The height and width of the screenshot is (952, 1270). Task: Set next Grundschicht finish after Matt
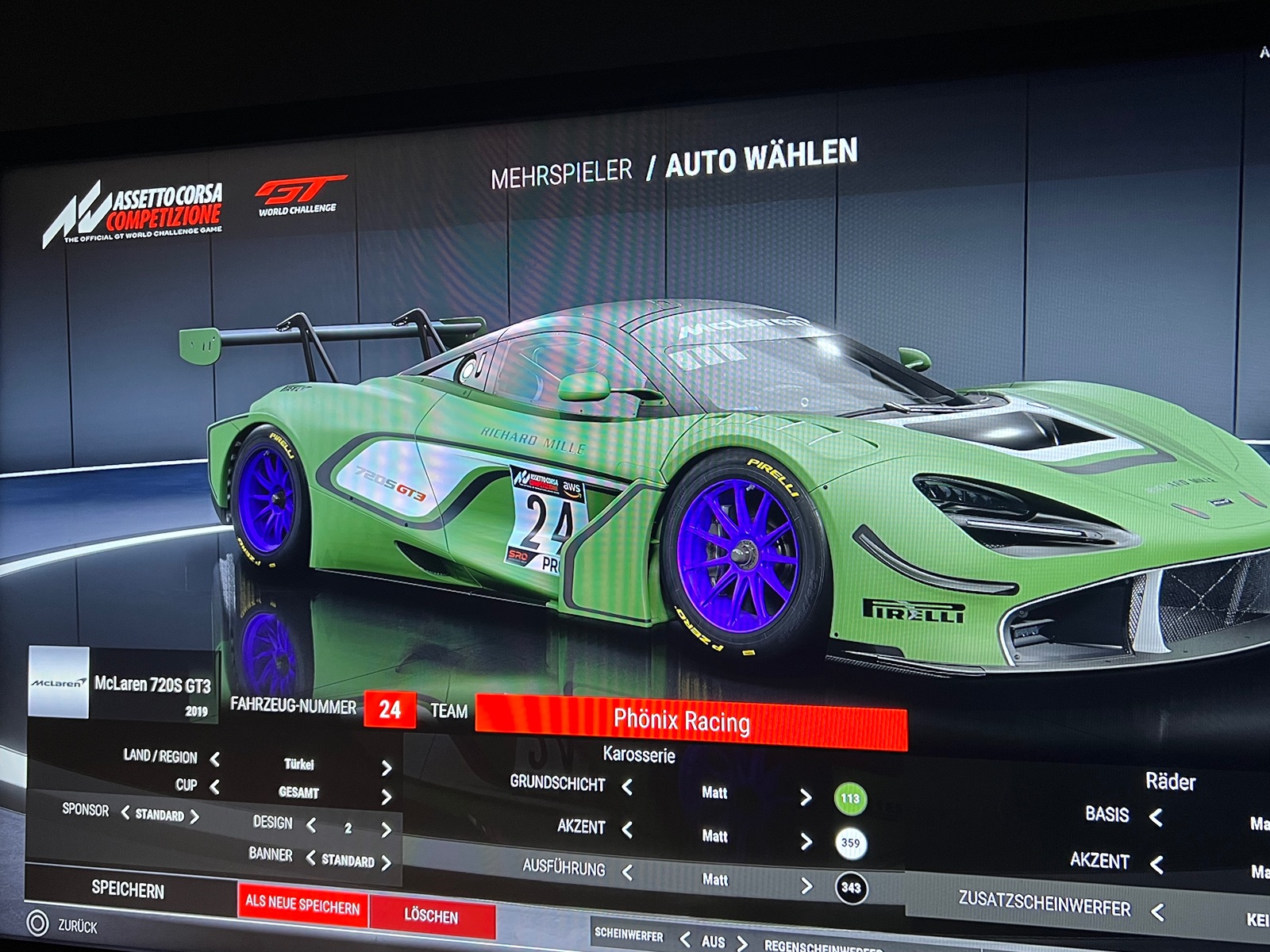pyautogui.click(x=806, y=797)
